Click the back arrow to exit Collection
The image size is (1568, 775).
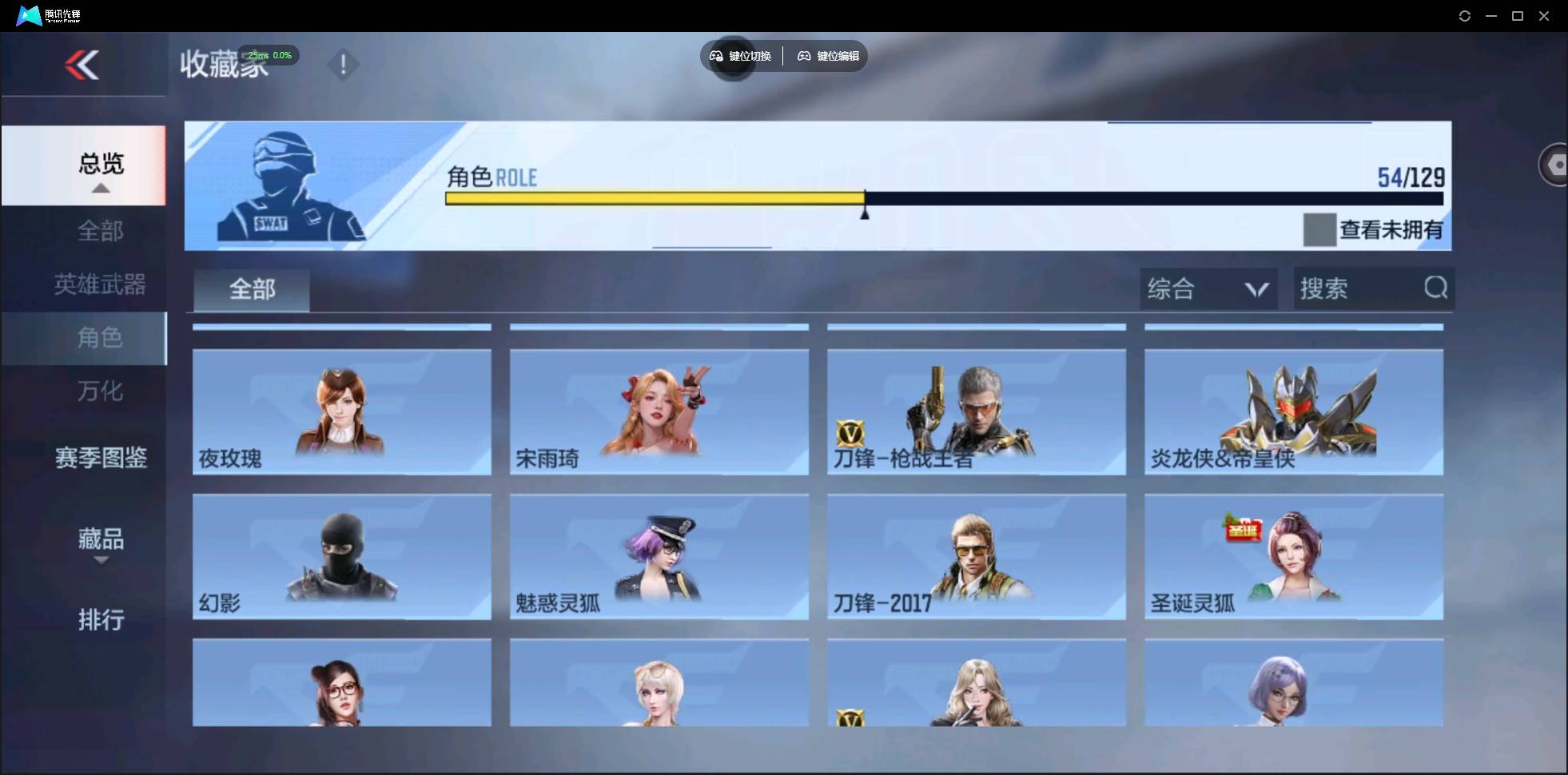click(x=82, y=66)
